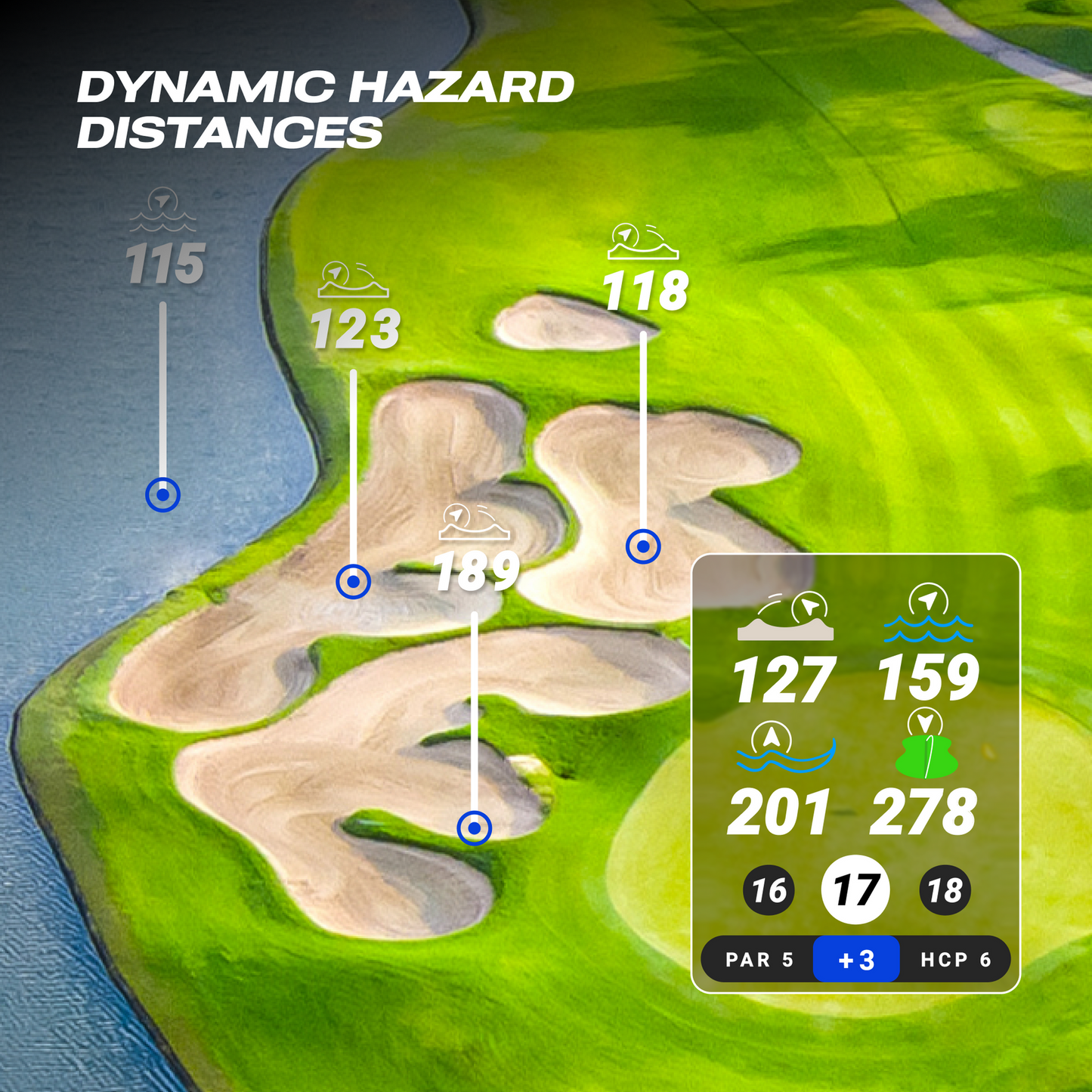1092x1092 pixels.
Task: Pick the target marker under the 189 line
Action: (475, 828)
